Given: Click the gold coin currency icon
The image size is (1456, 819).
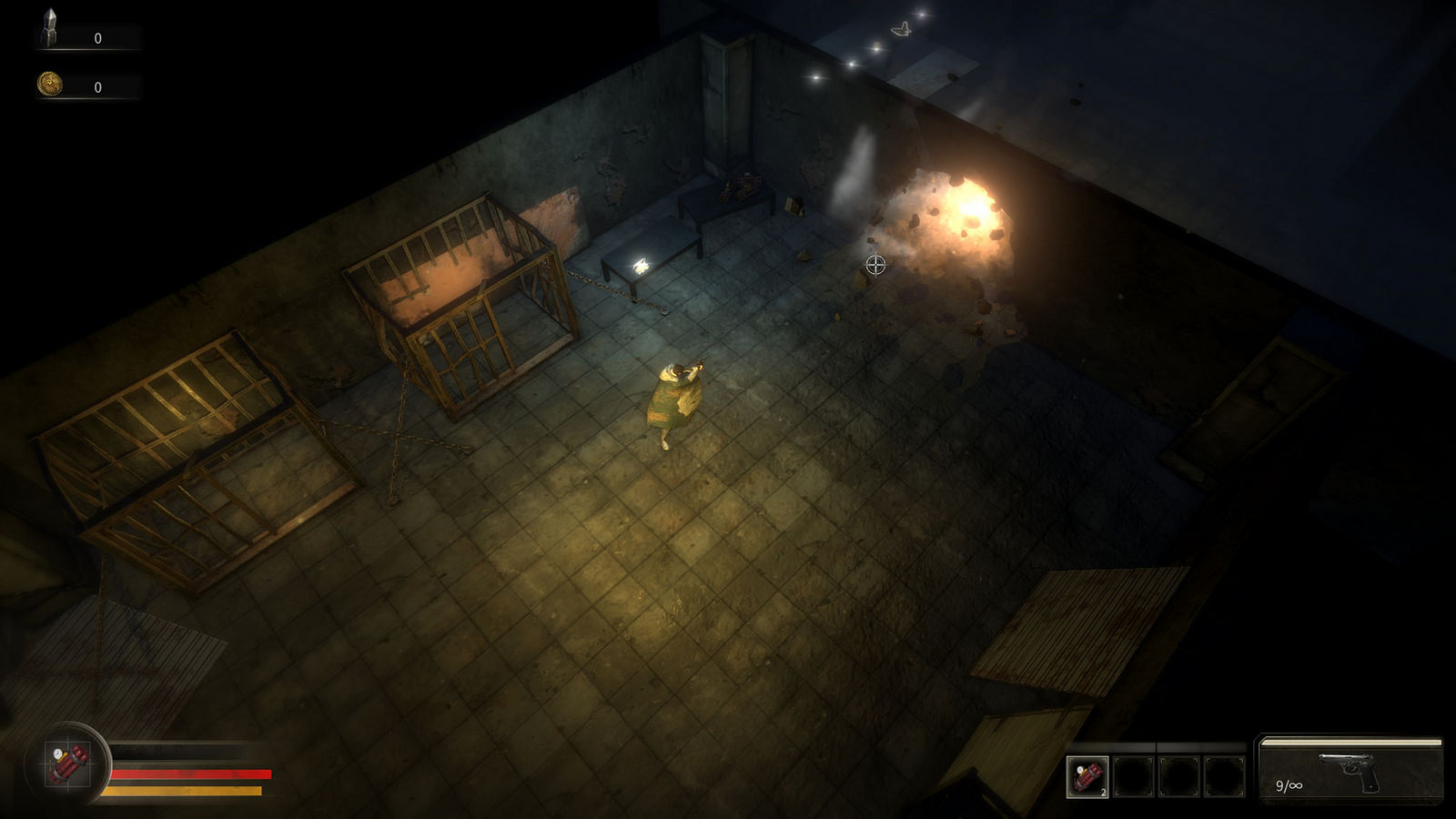Looking at the screenshot, I should click(x=49, y=85).
